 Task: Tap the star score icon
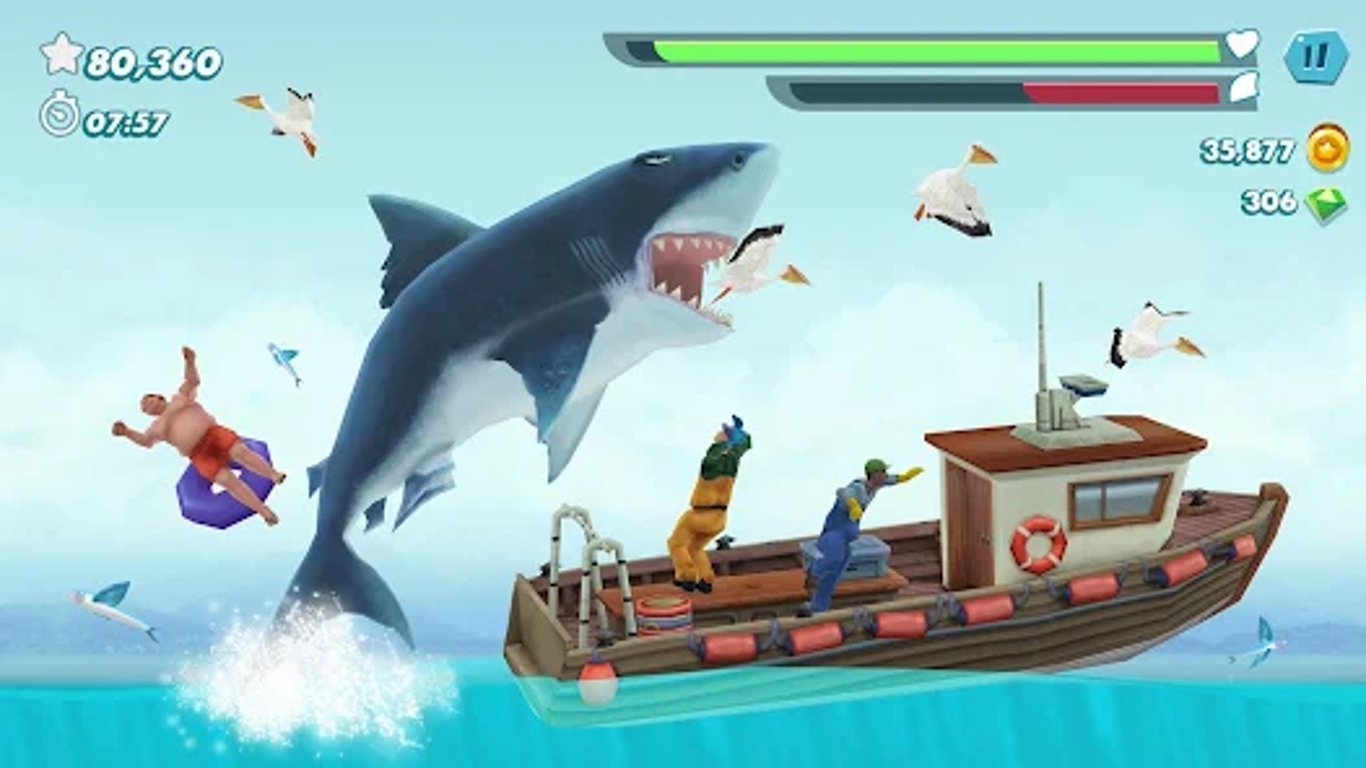[63, 56]
